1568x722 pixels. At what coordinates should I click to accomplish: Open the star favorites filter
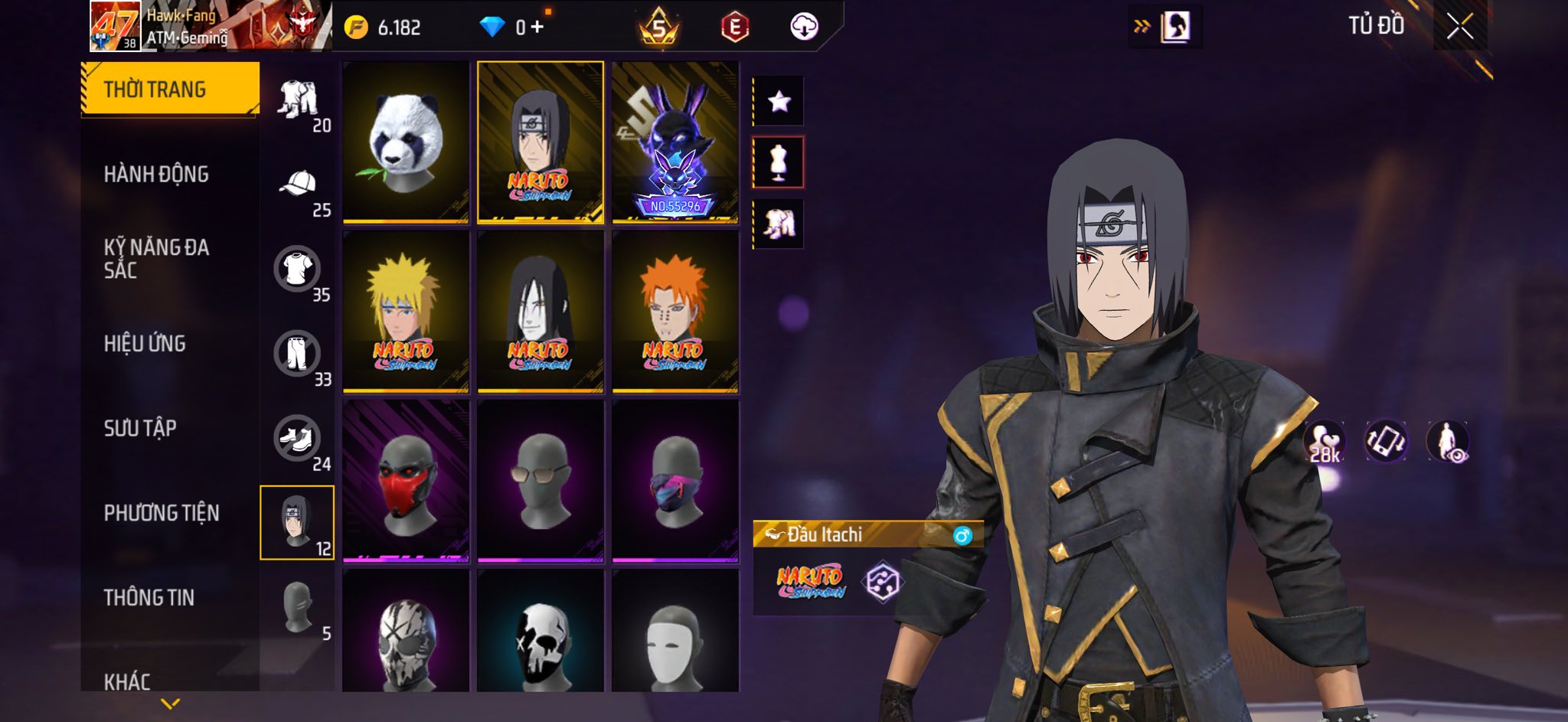pos(779,101)
